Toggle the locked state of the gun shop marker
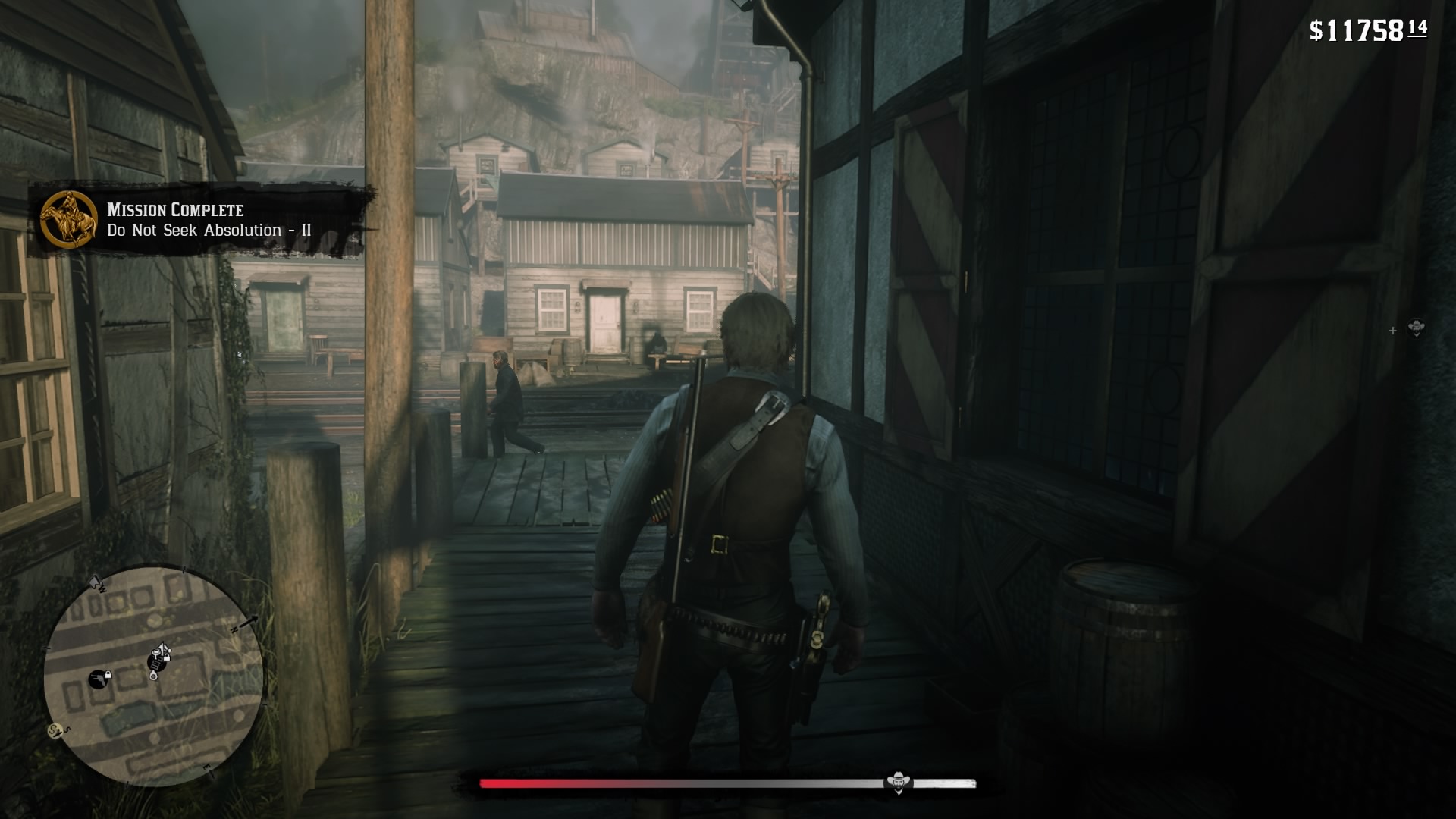 (108, 675)
